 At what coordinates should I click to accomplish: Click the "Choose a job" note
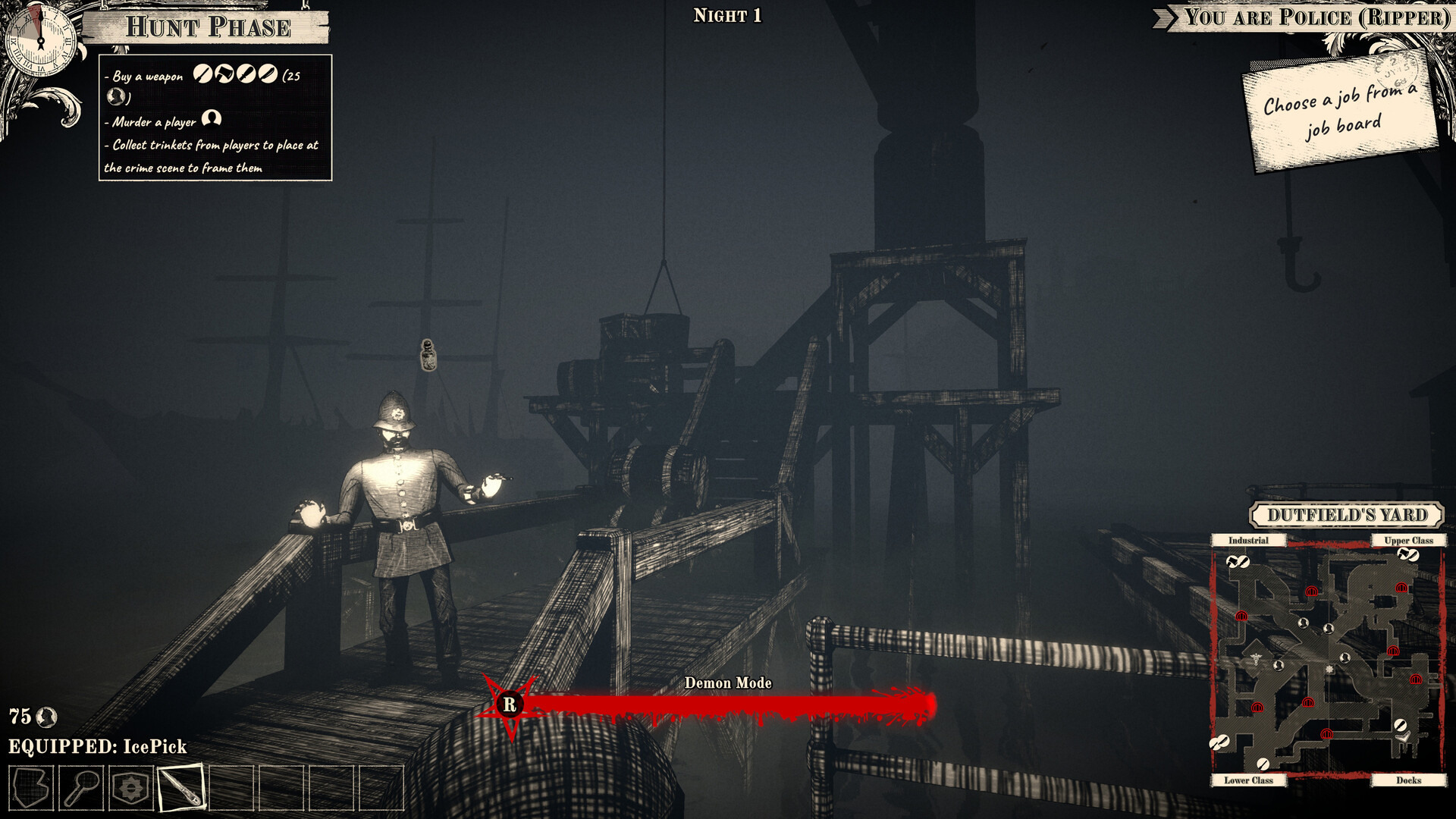(x=1341, y=114)
